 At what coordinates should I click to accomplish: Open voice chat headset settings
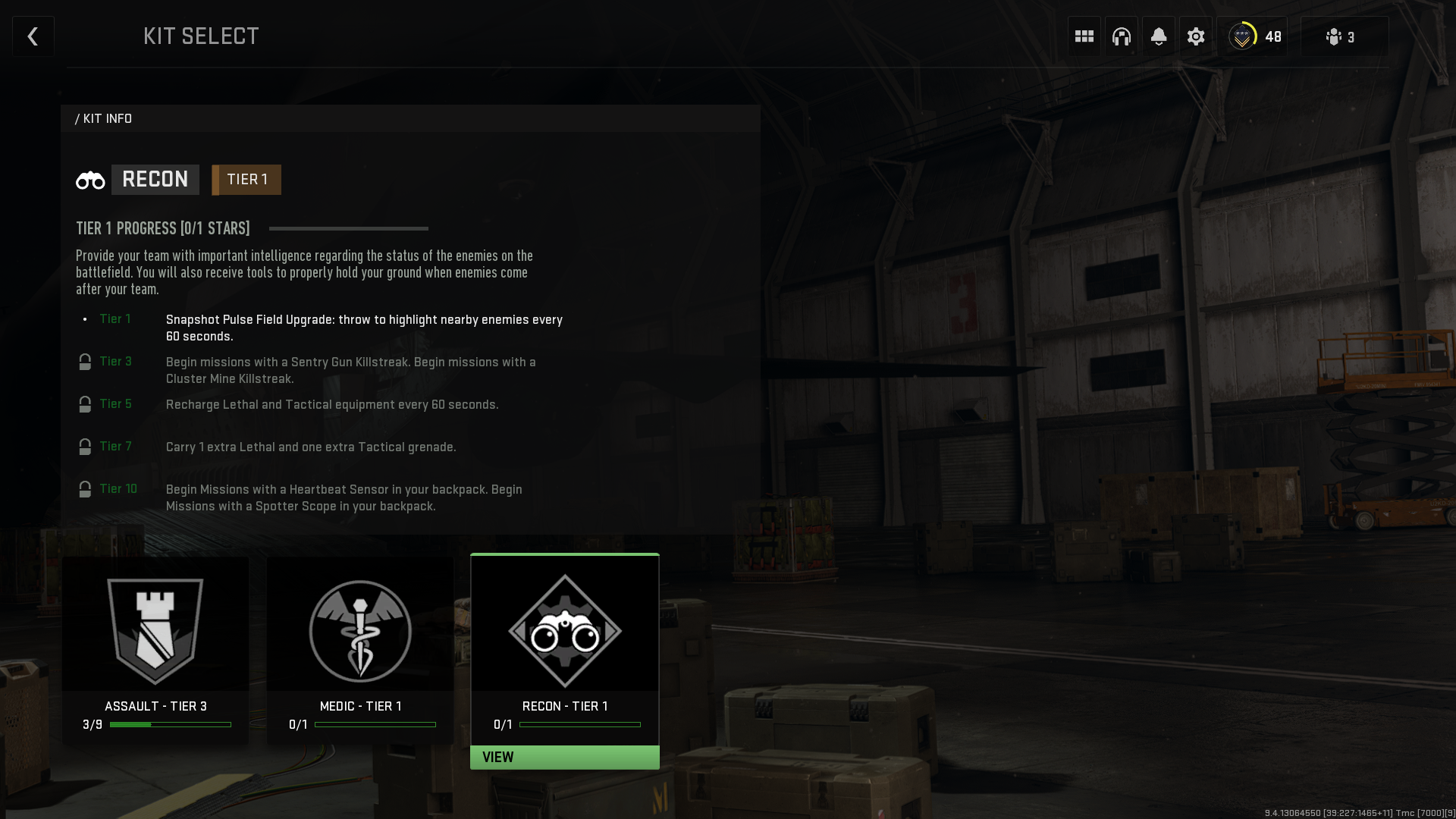(1122, 36)
